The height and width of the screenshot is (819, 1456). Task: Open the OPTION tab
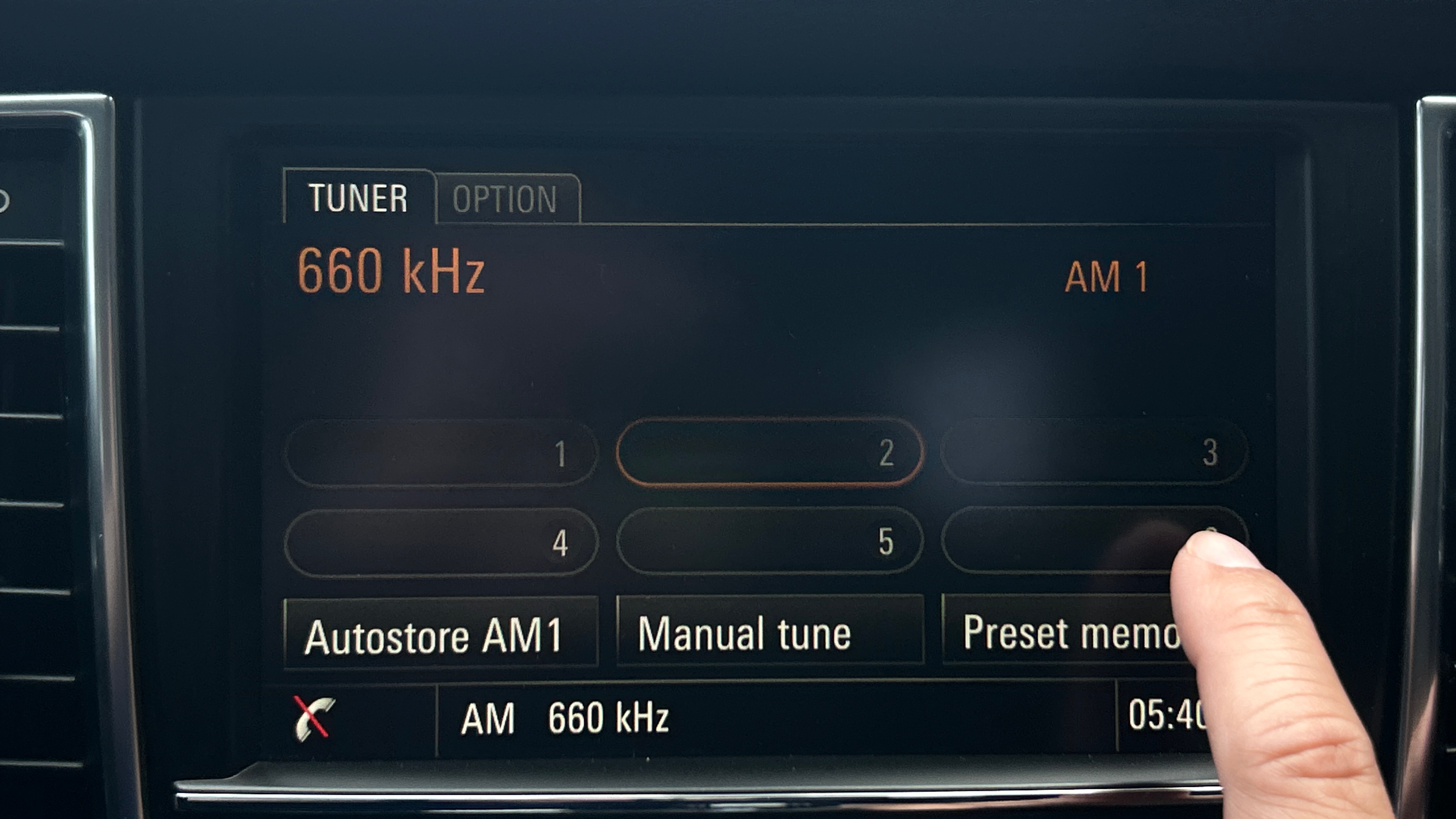[x=505, y=199]
